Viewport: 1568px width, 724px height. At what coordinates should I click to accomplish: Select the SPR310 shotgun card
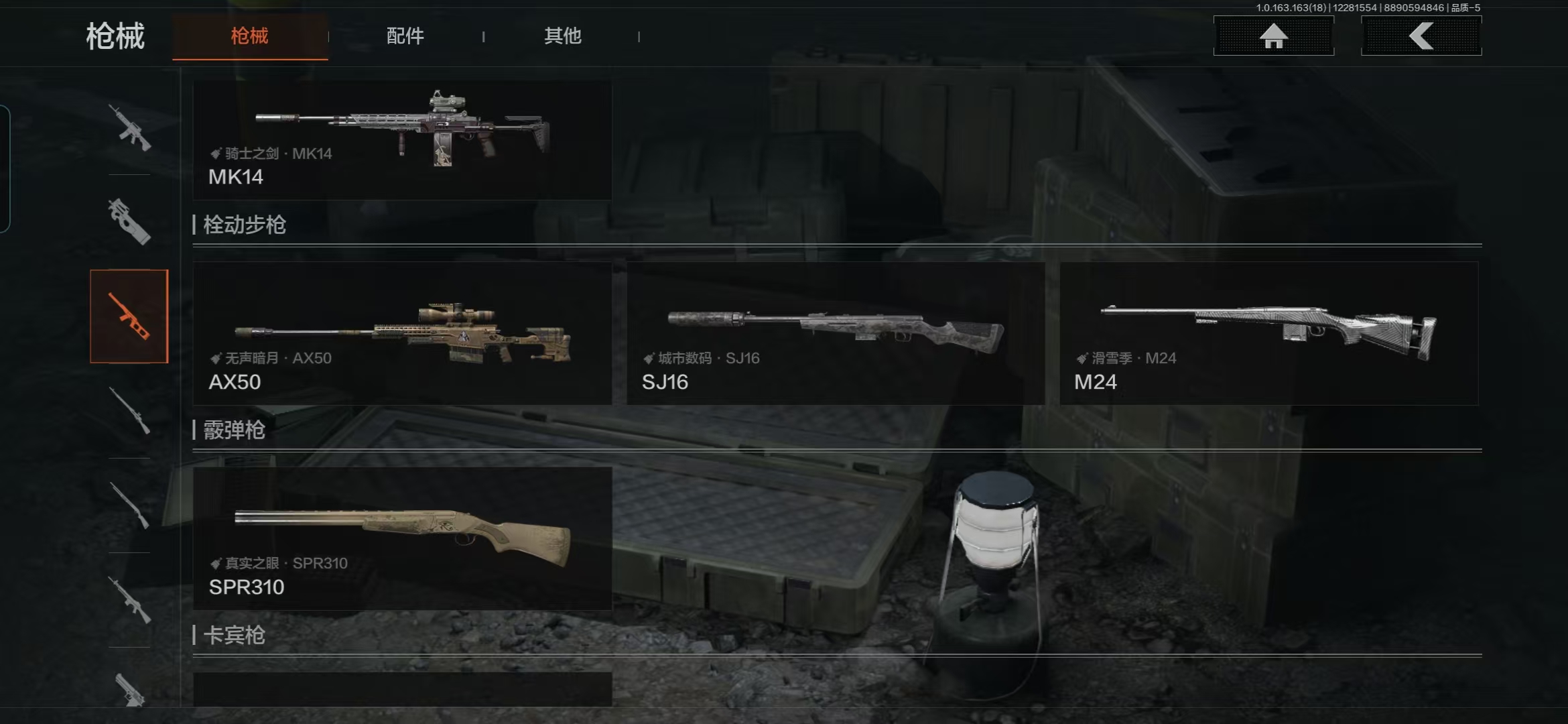402,538
